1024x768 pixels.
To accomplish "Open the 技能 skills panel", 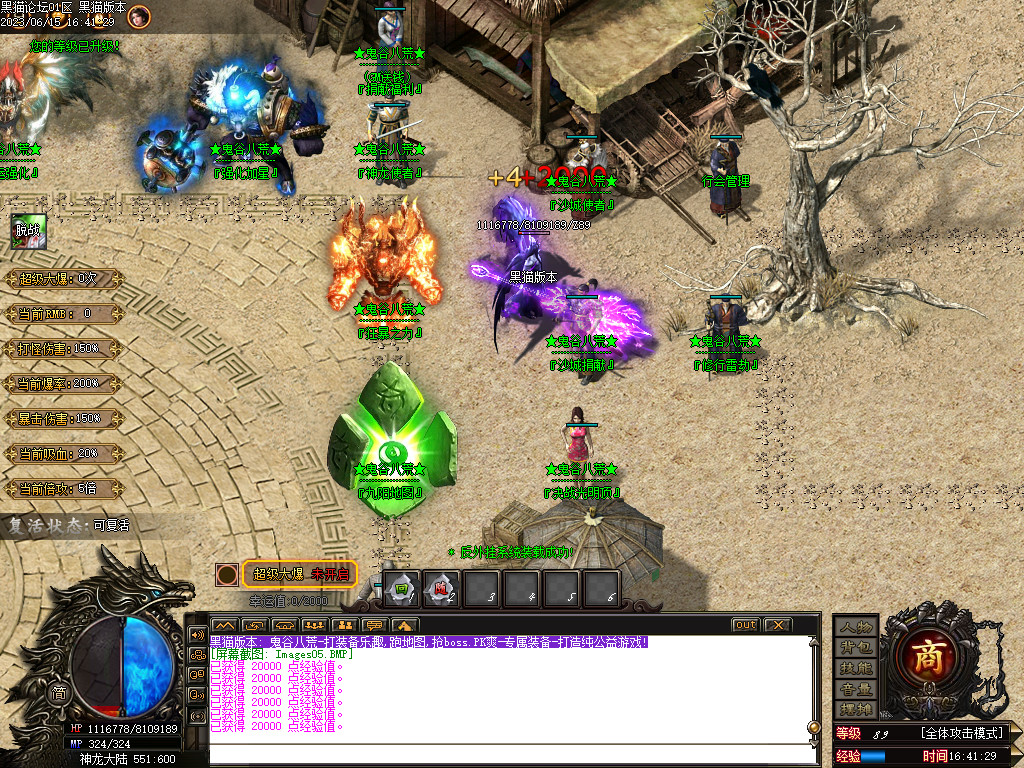I will (856, 668).
